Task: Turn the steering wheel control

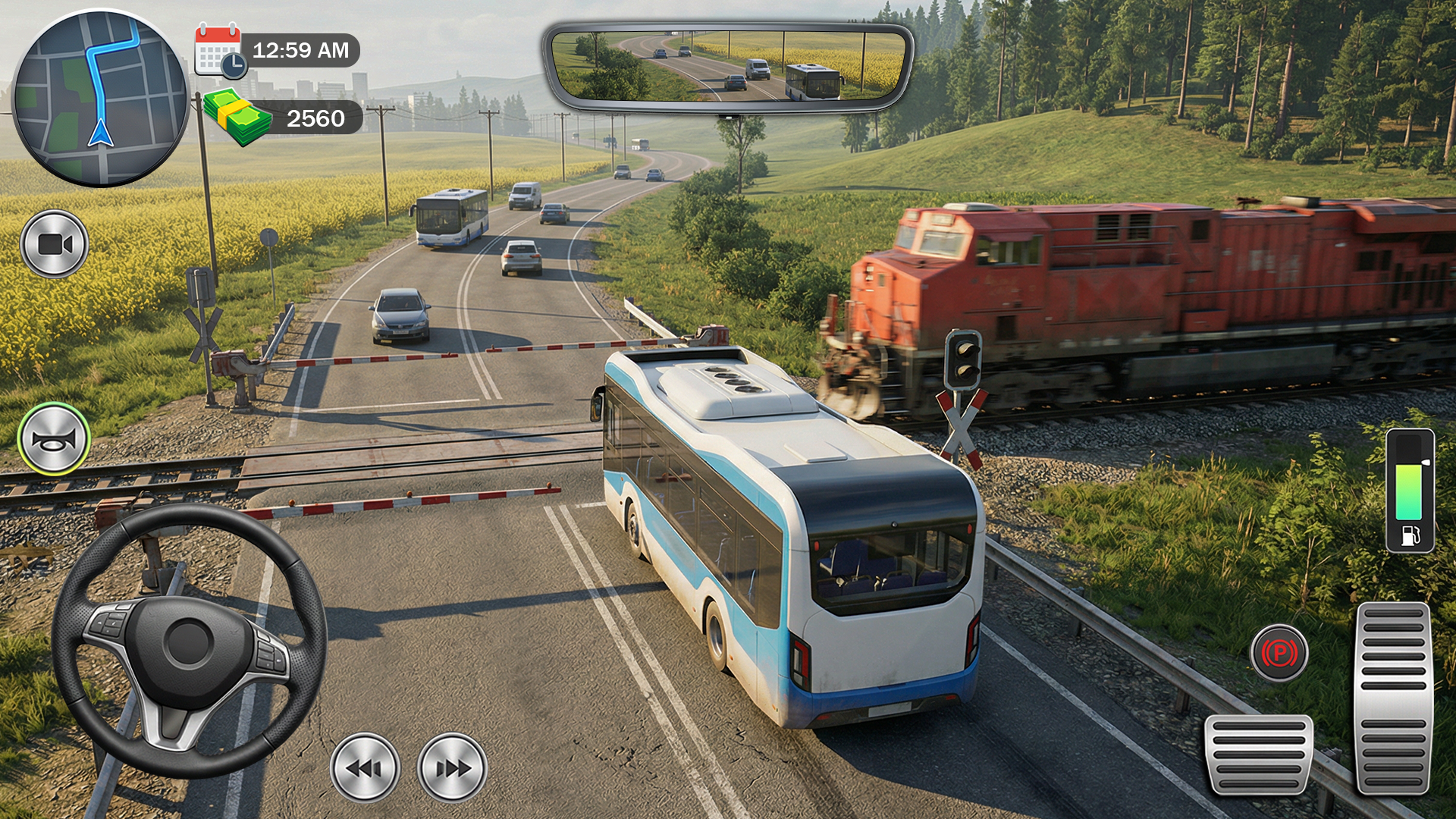Action: pyautogui.click(x=189, y=642)
